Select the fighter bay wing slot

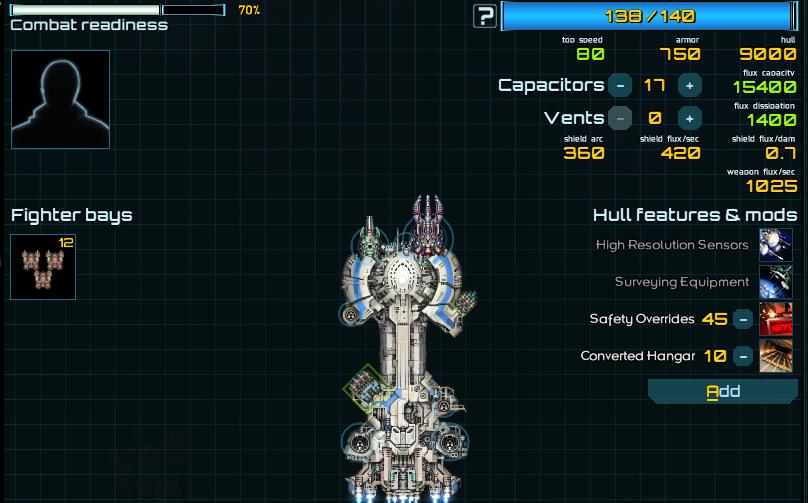[x=43, y=267]
